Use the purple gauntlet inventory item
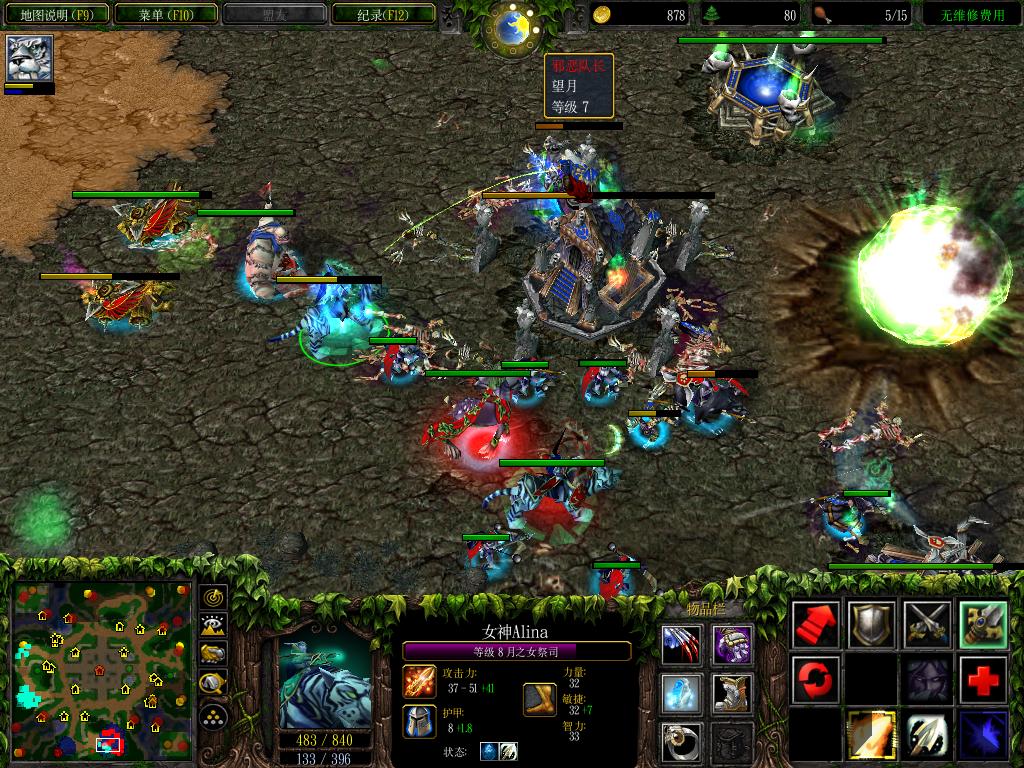Image resolution: width=1024 pixels, height=768 pixels. (x=733, y=643)
